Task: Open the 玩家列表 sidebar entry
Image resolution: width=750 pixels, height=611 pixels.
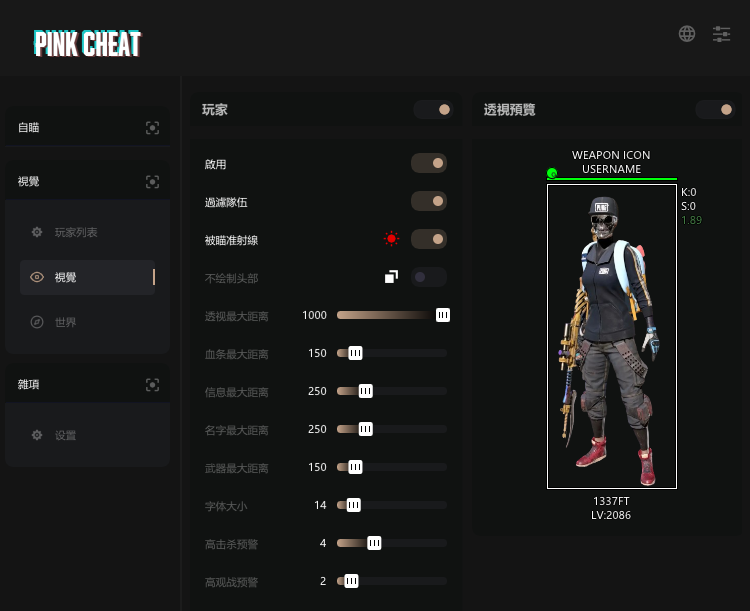Action: pos(76,232)
